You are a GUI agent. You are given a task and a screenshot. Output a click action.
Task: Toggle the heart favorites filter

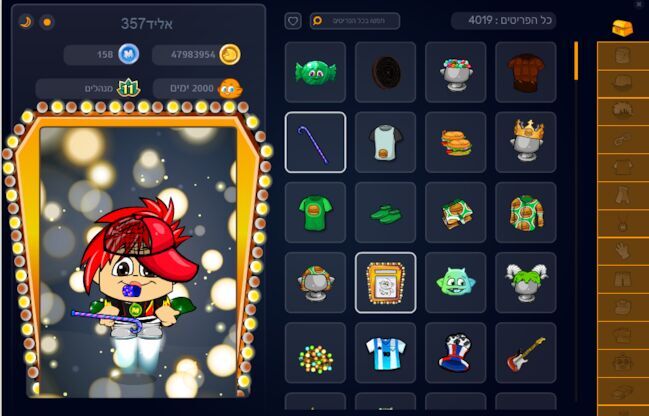pos(293,21)
